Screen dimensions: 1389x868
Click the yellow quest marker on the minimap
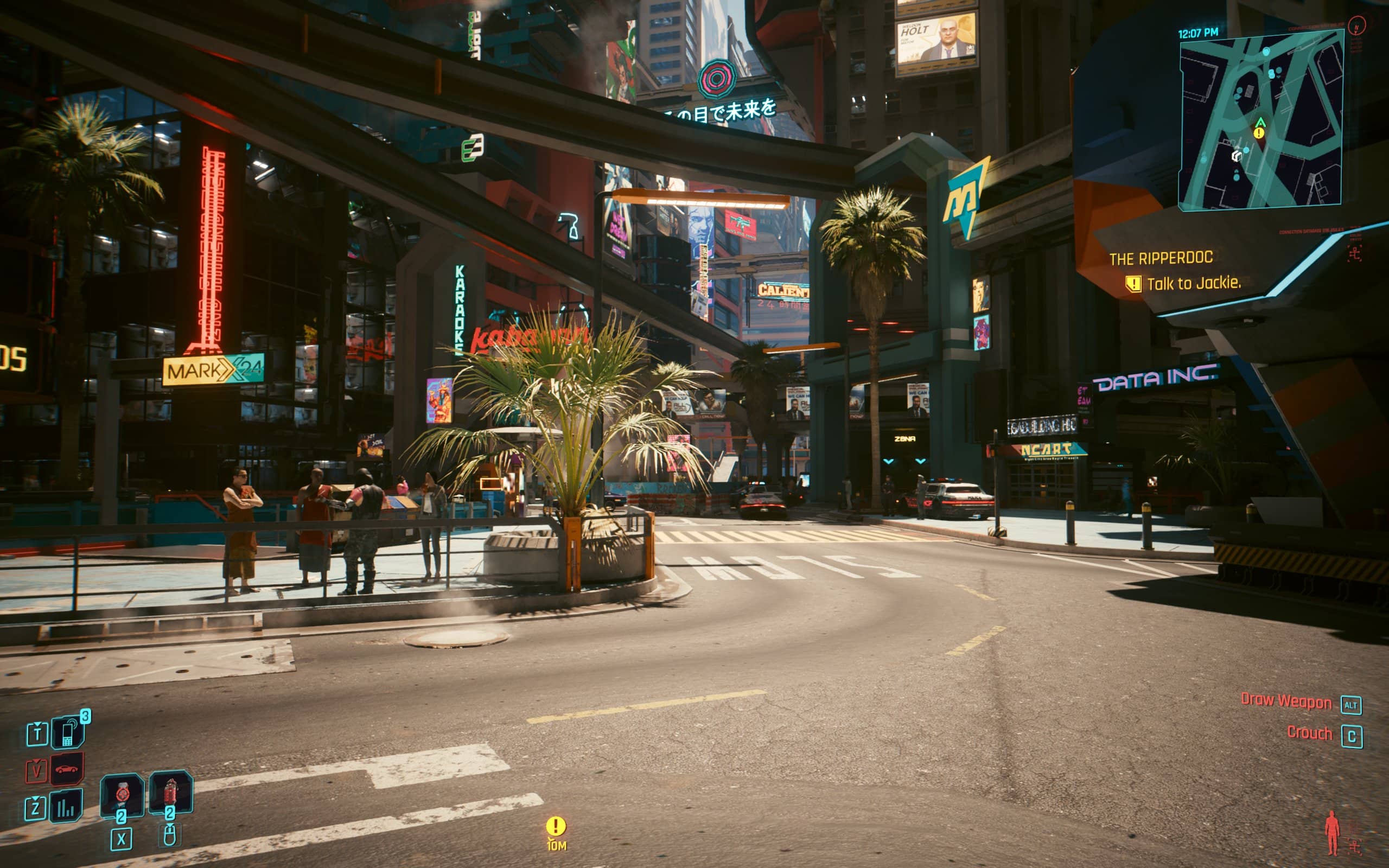click(1259, 133)
